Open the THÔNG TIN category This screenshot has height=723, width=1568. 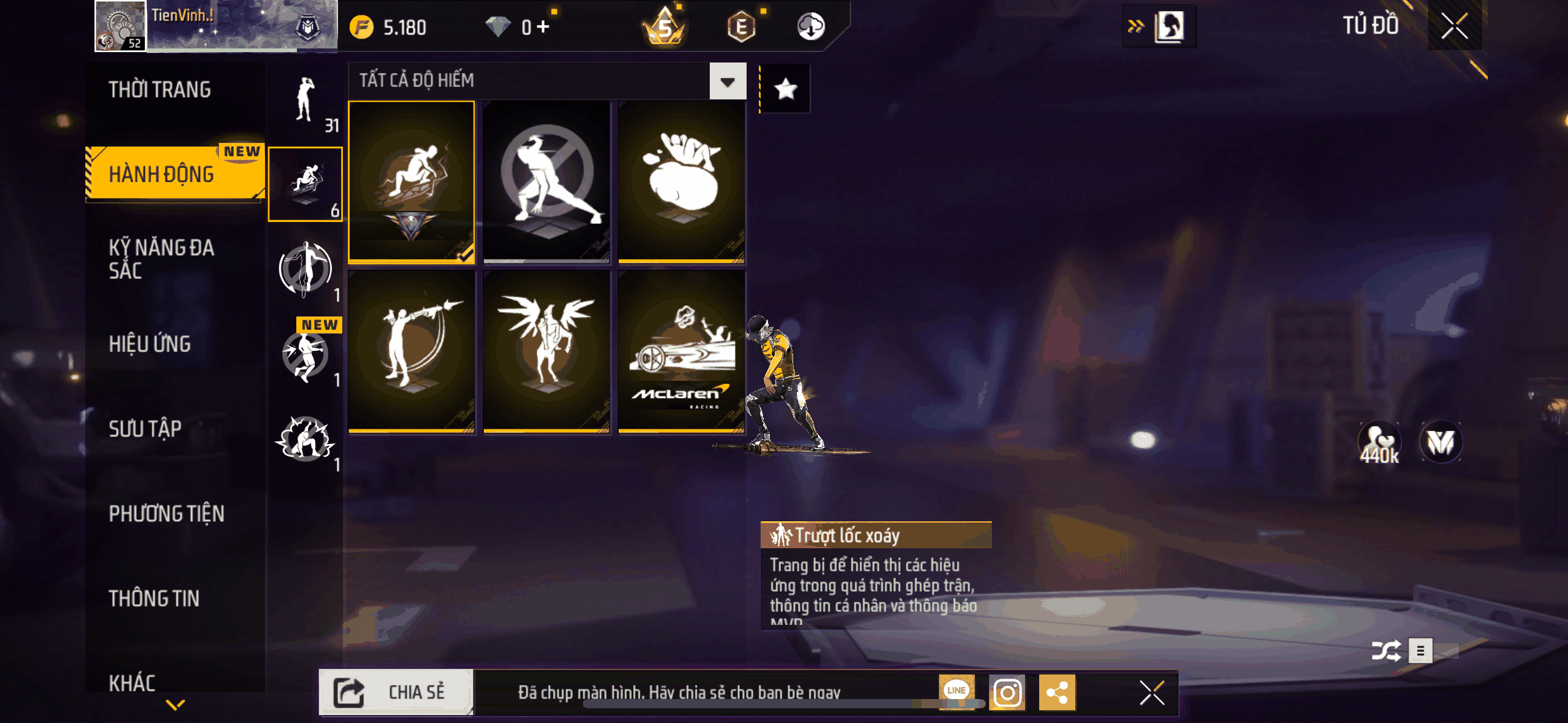[154, 599]
